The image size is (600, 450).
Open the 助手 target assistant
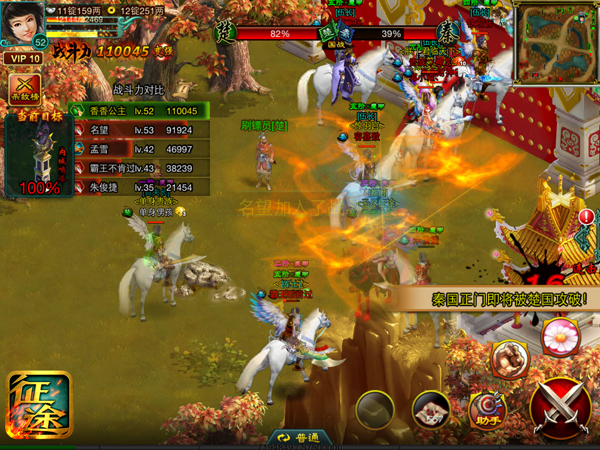pyautogui.click(x=488, y=406)
